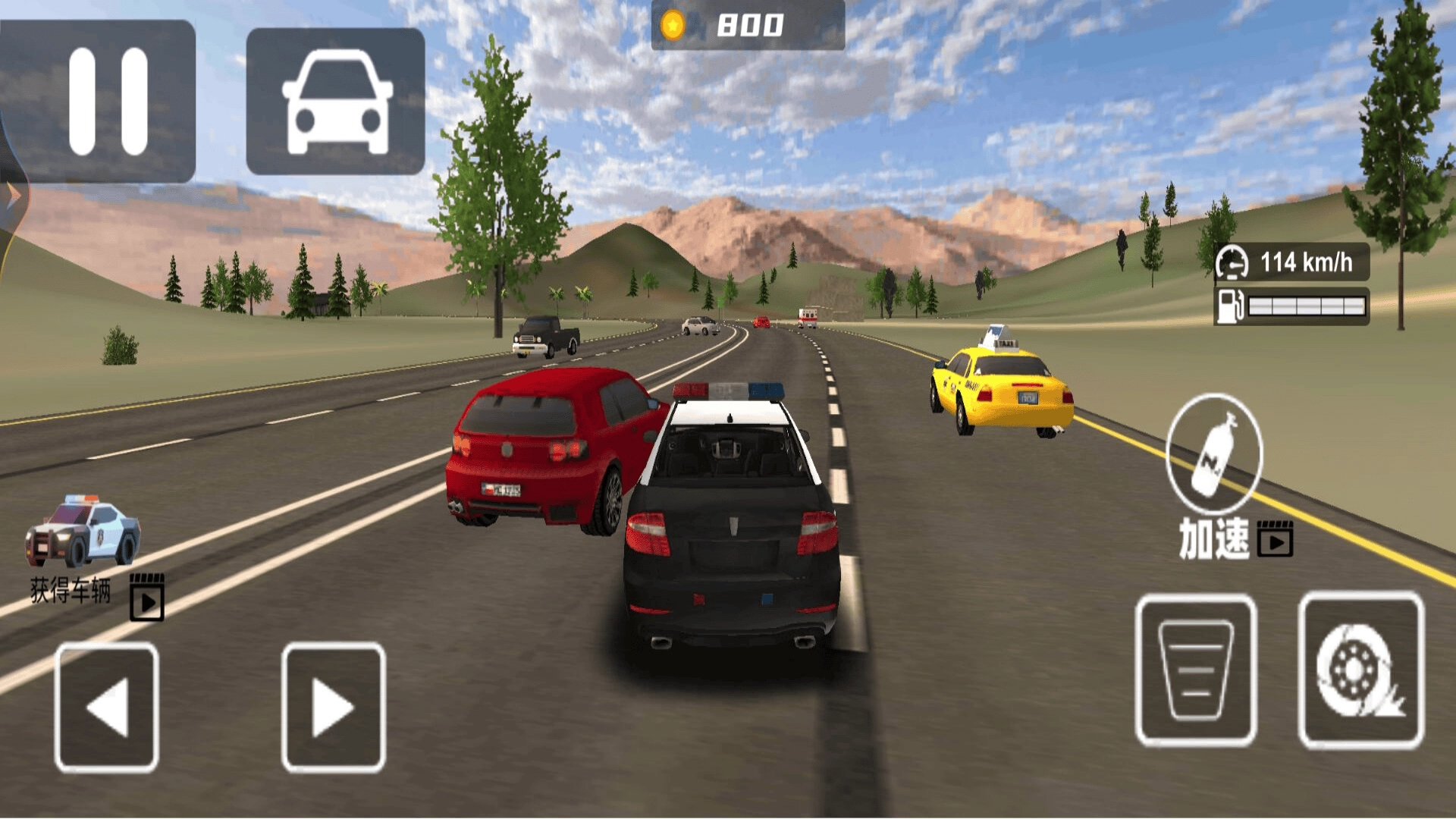
Task: Tap the gold coin counter
Action: (x=748, y=25)
